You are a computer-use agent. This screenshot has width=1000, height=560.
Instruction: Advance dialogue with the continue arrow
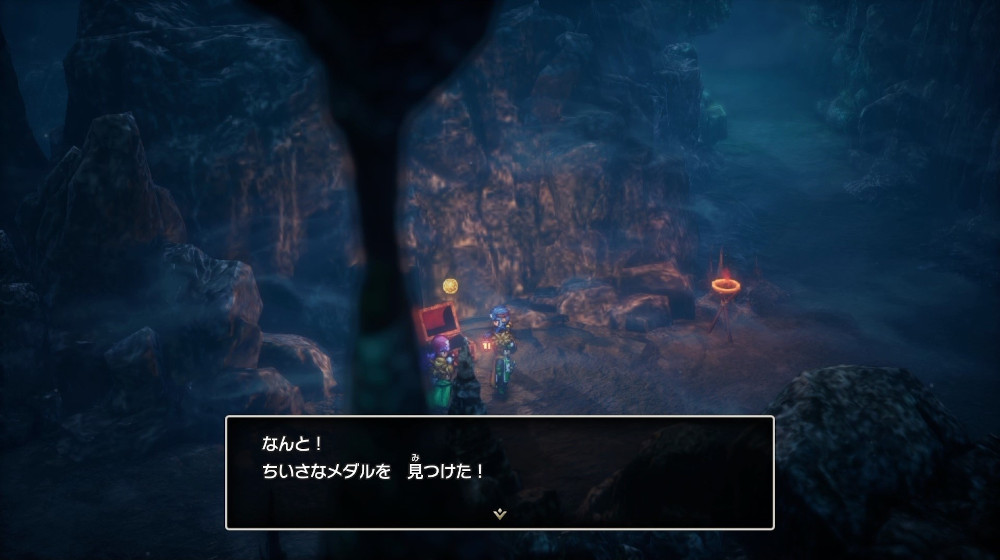pos(499,514)
